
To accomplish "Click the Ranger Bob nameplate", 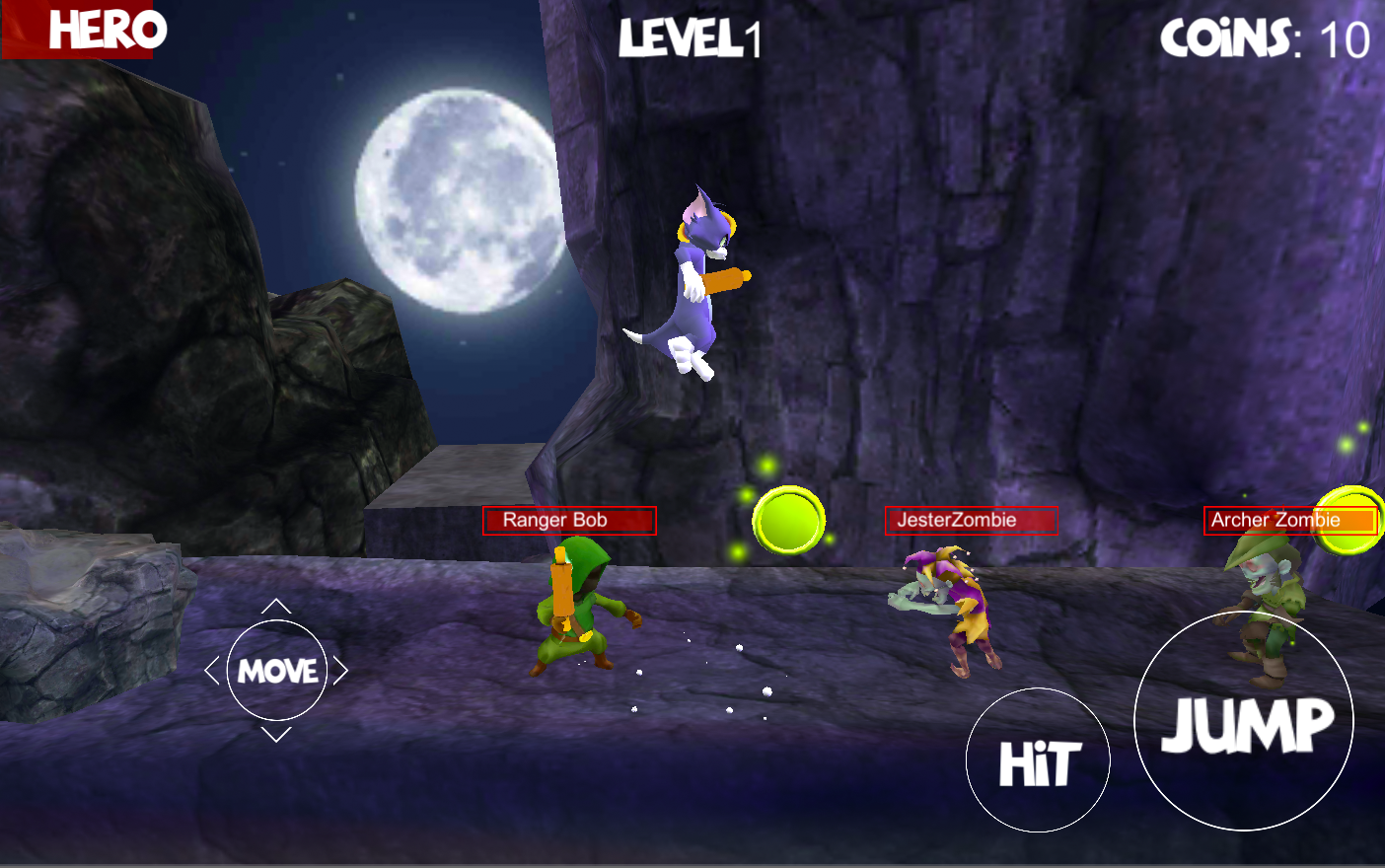I will (568, 520).
